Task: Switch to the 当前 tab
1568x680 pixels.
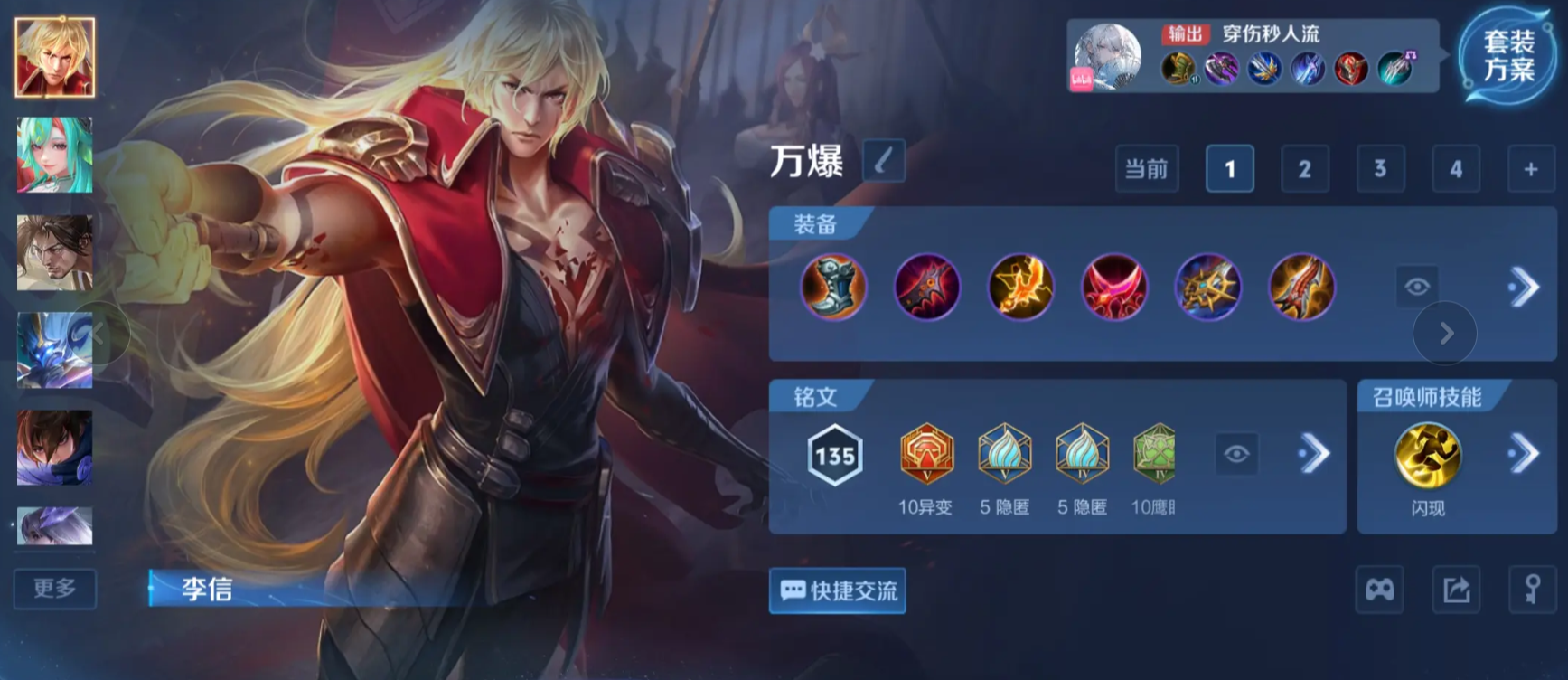Action: pos(1146,168)
